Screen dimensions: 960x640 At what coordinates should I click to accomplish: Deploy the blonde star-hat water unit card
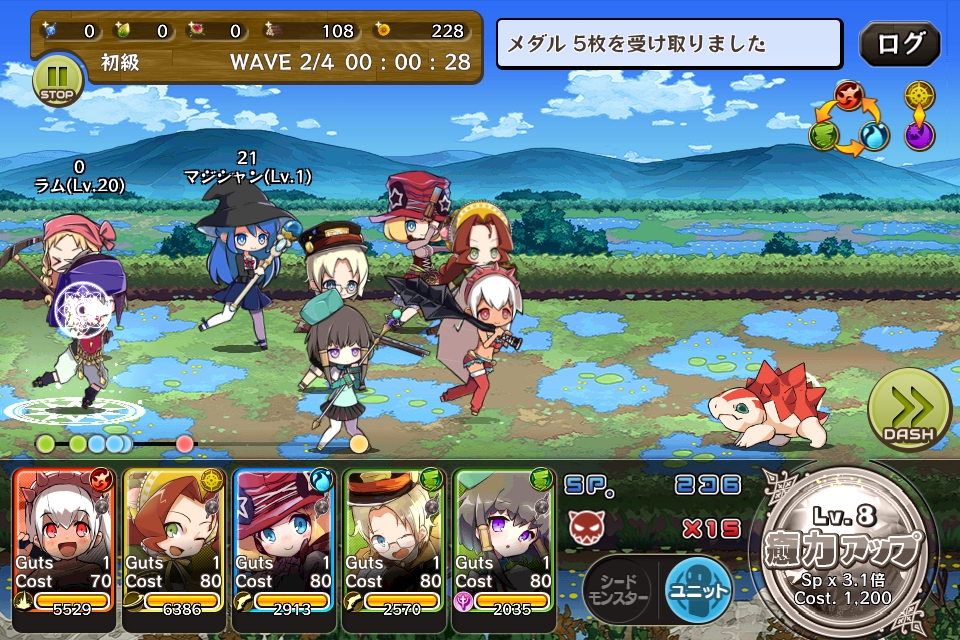[284, 540]
